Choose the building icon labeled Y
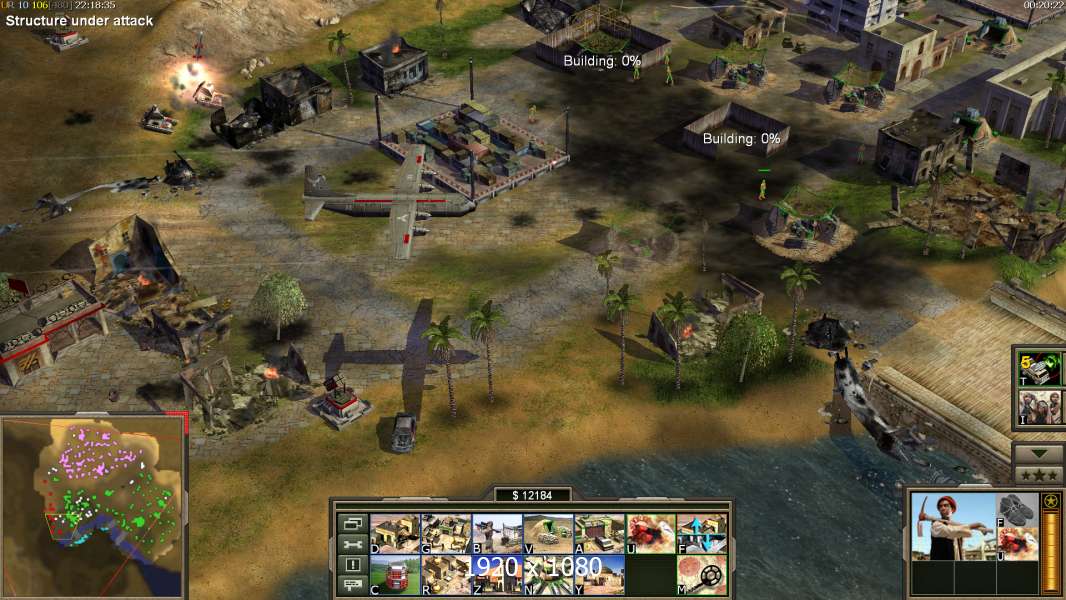Viewport: 1066px width, 600px height. [x=599, y=575]
